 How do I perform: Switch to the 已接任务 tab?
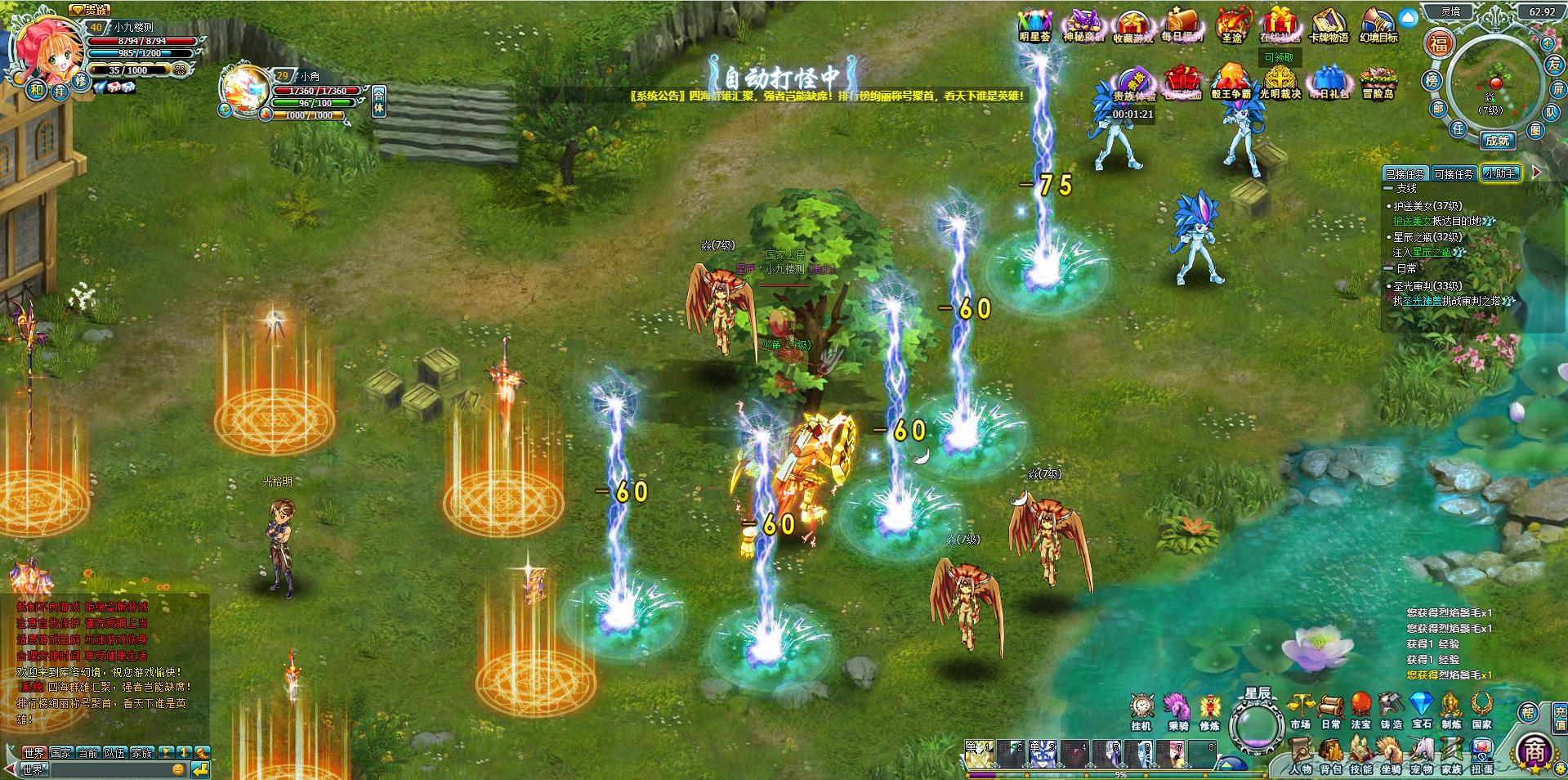[1405, 174]
